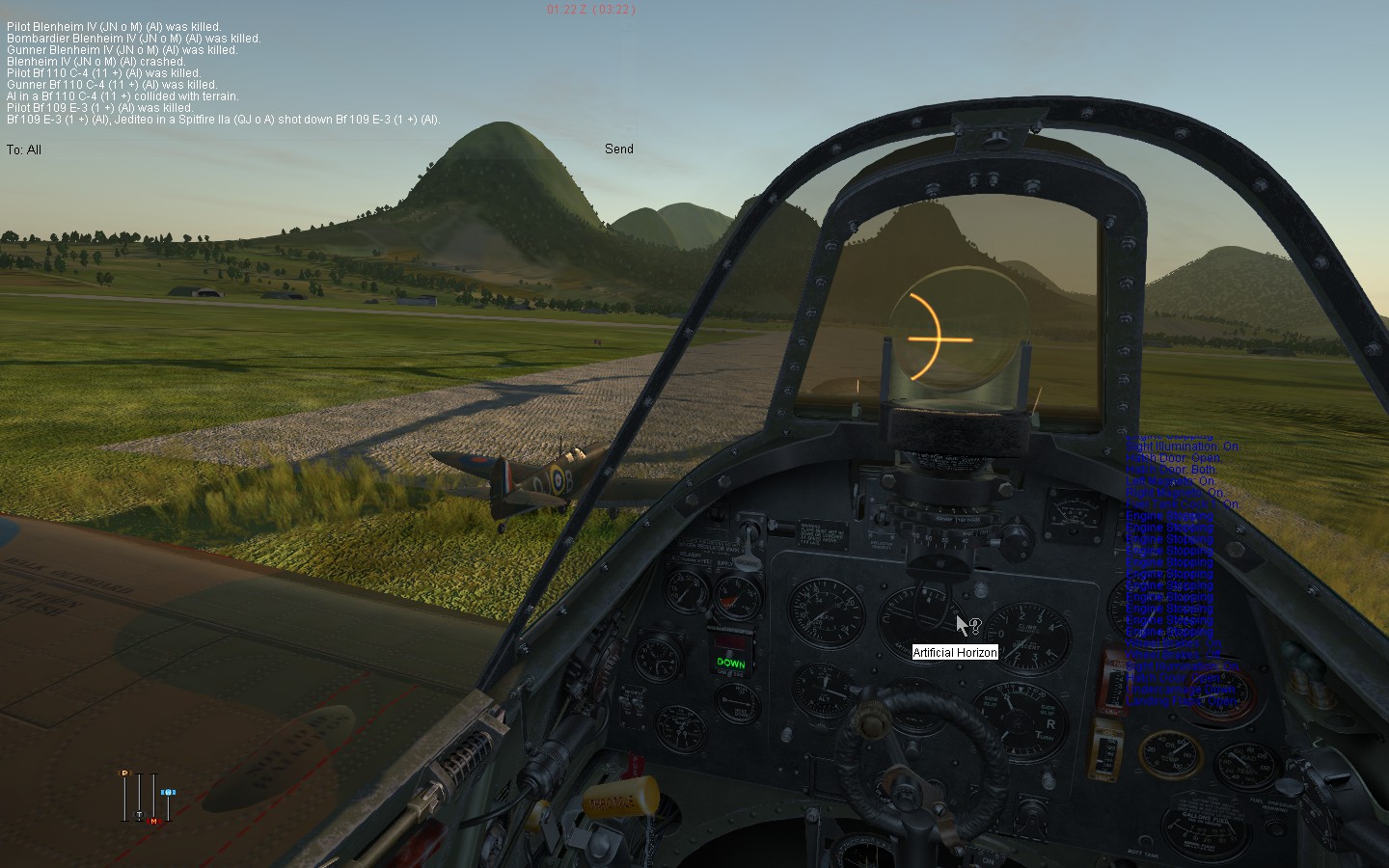This screenshot has height=868, width=1389.
Task: Open the 'To: All' chat recipient selector
Action: [24, 149]
